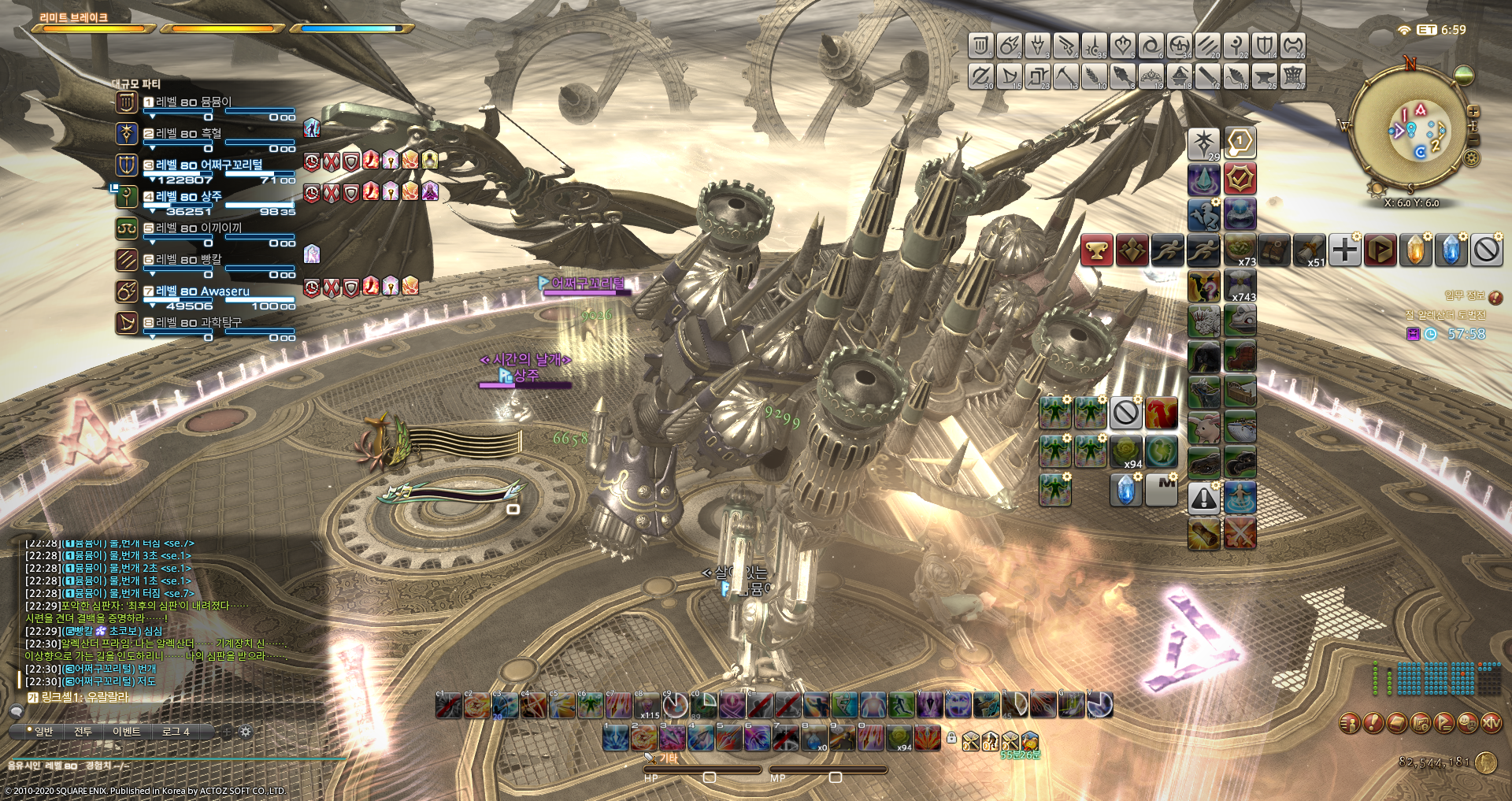Switch to the 전투 chat tab

pos(83,732)
